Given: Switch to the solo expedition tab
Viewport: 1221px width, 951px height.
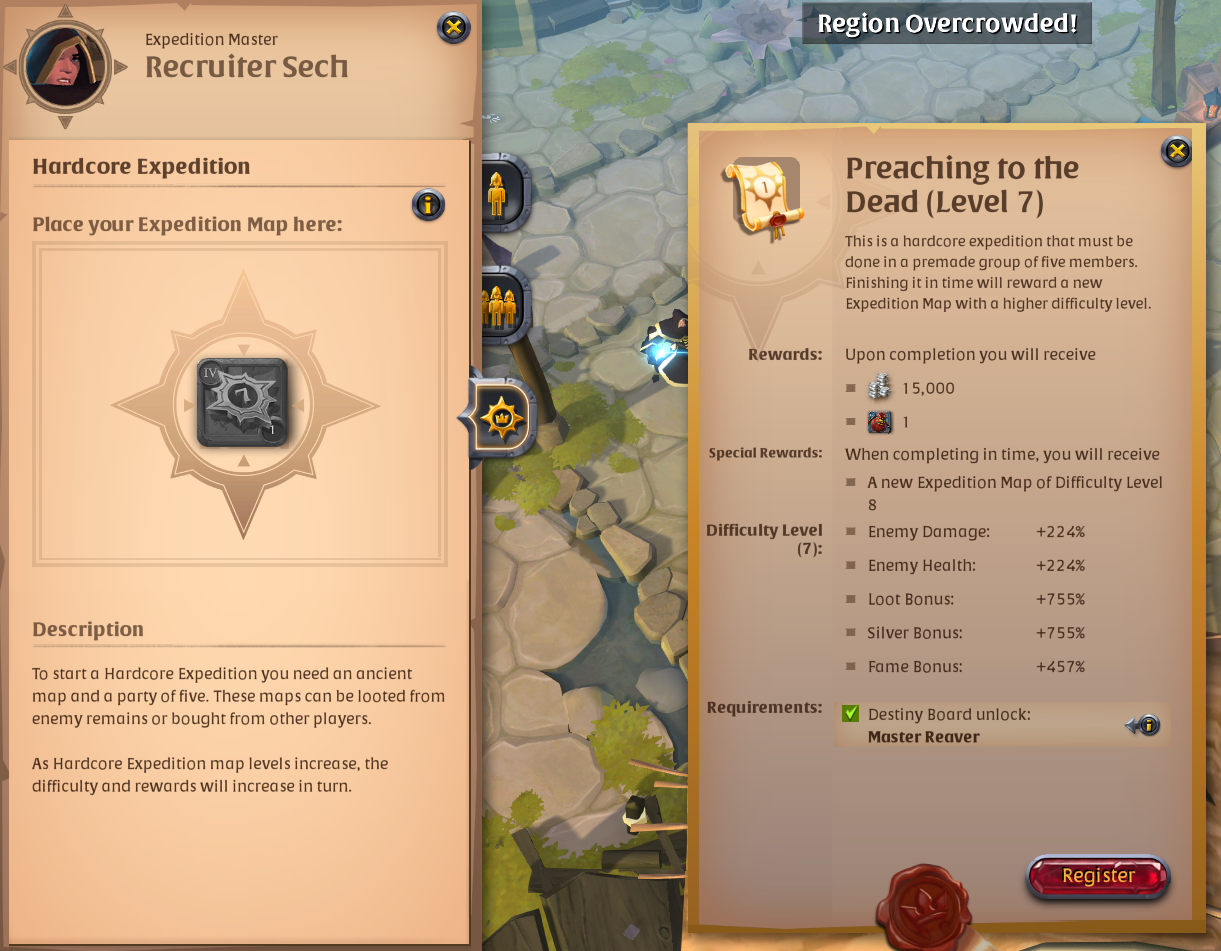Looking at the screenshot, I should pyautogui.click(x=498, y=192).
